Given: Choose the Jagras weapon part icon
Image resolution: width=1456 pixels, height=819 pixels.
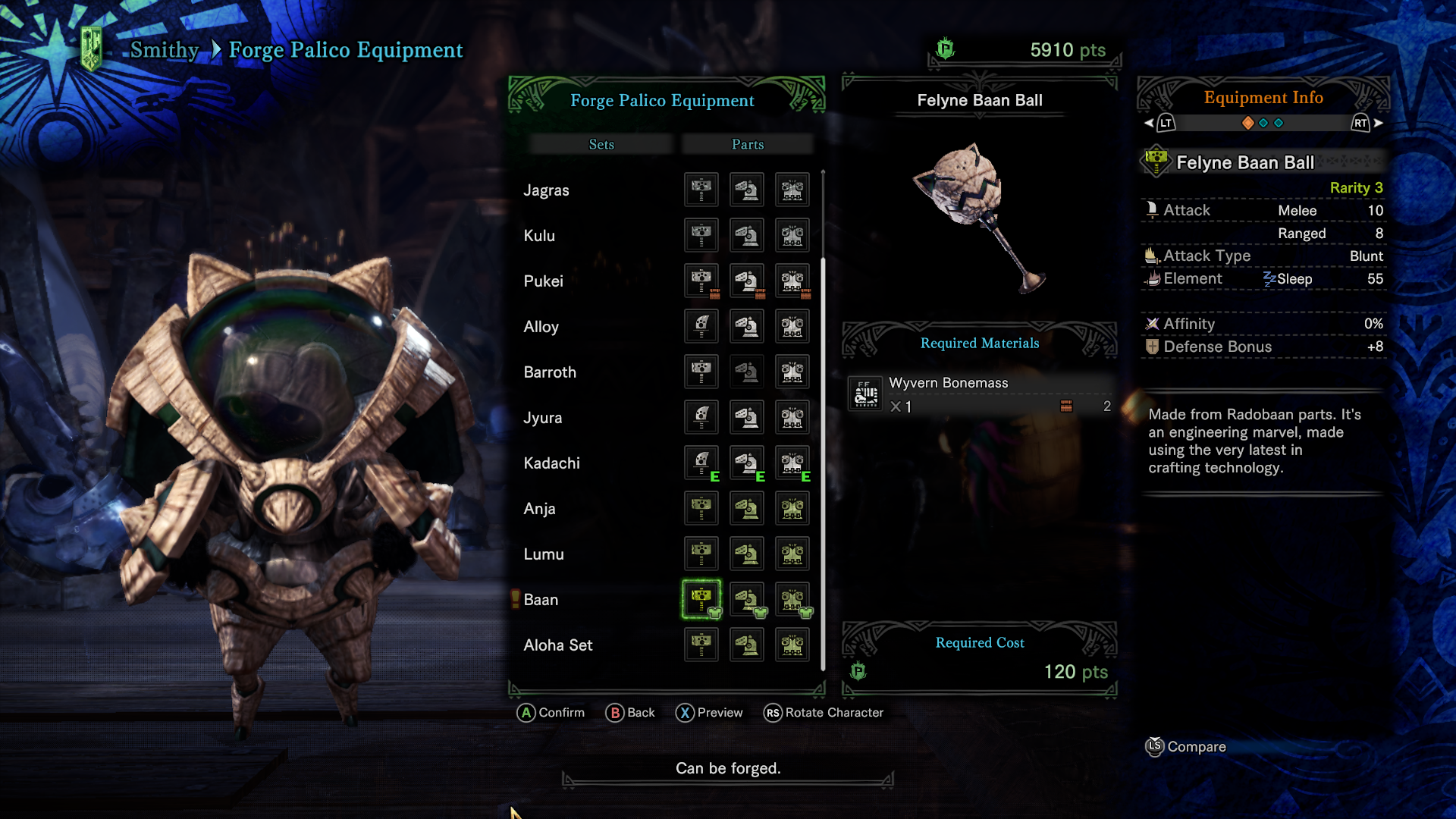Looking at the screenshot, I should [701, 190].
